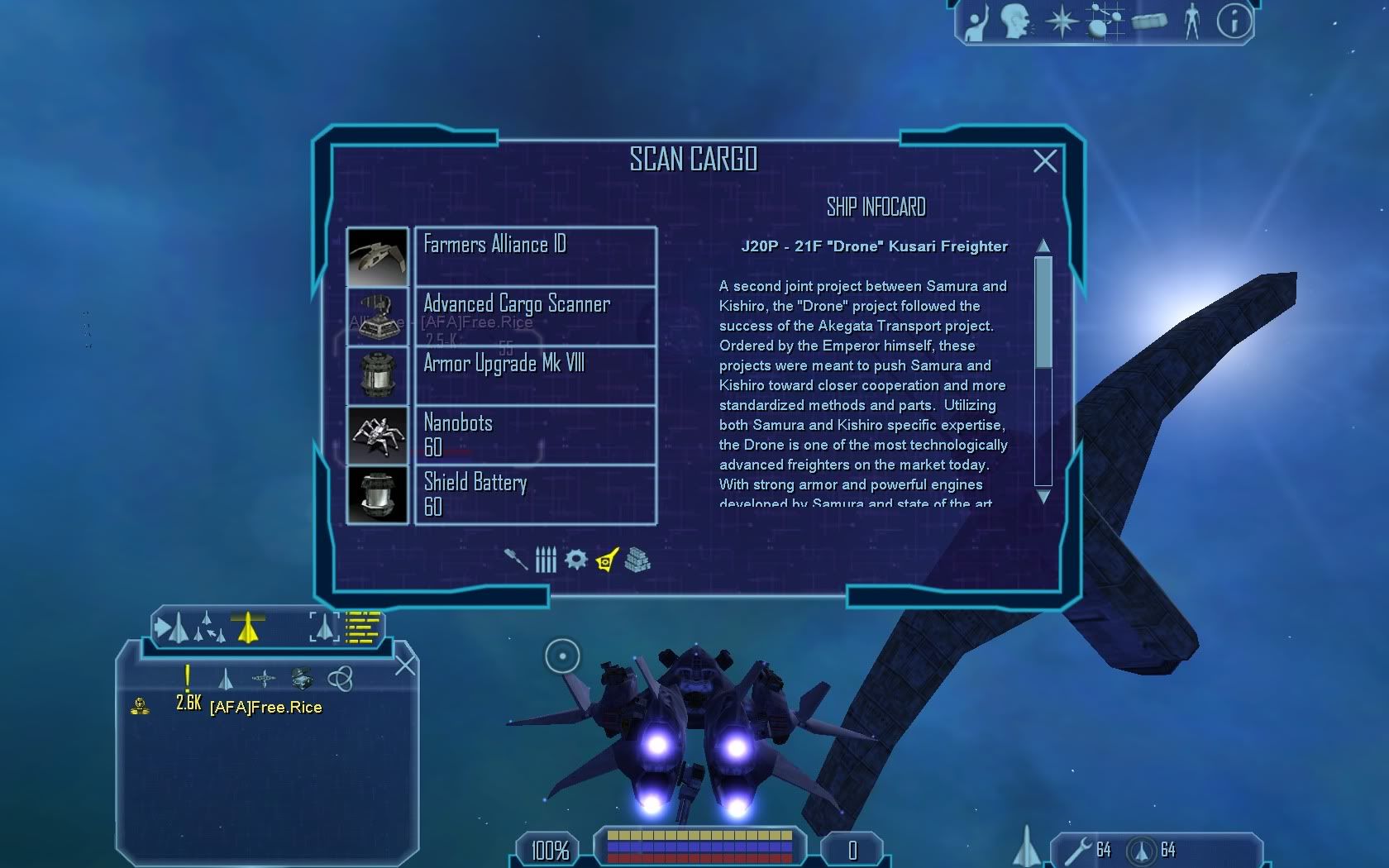
Task: Select the Advanced Cargo Scanner item
Action: click(535, 316)
